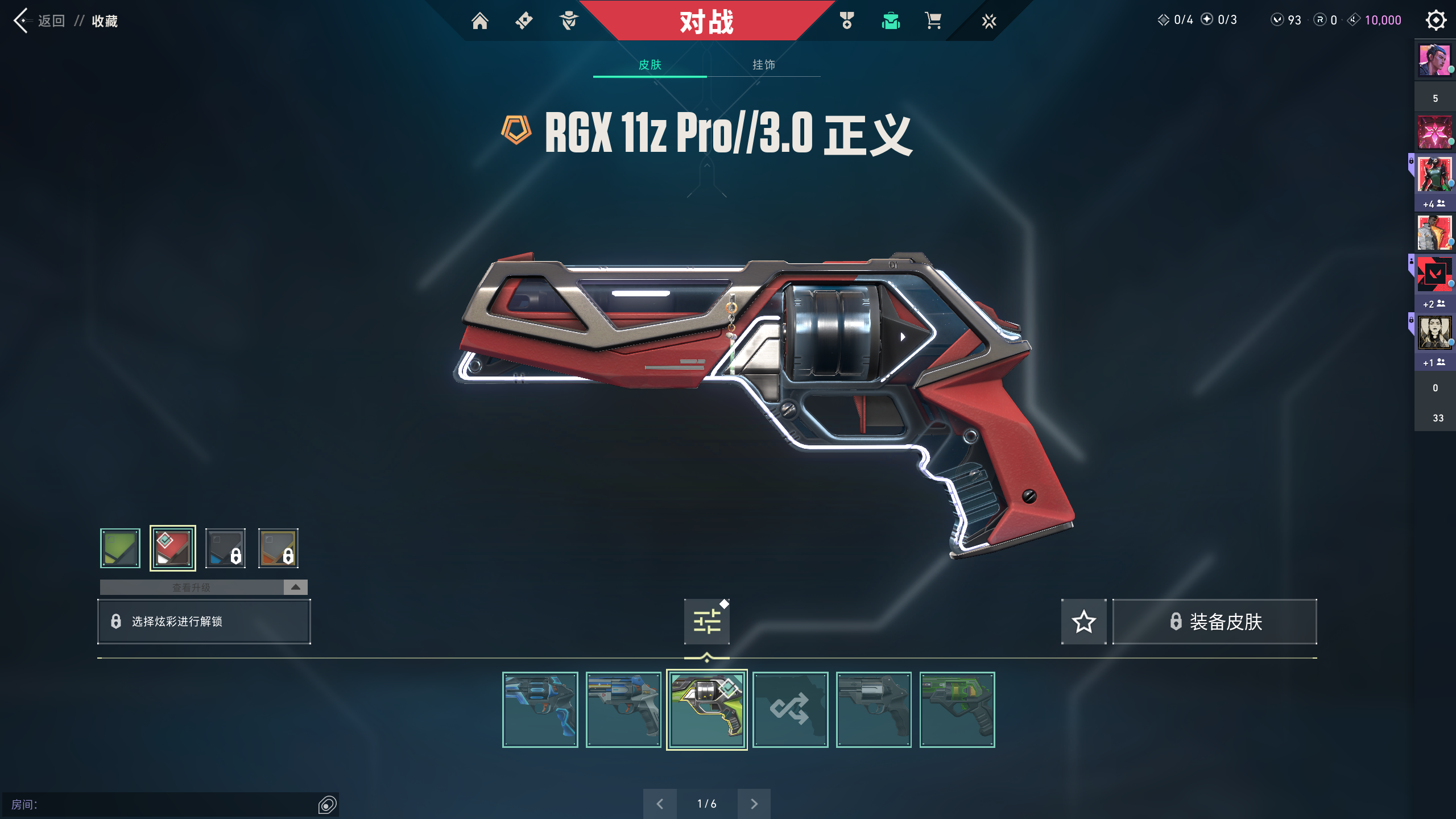
Task: Favorite this skin with the star
Action: (1083, 622)
